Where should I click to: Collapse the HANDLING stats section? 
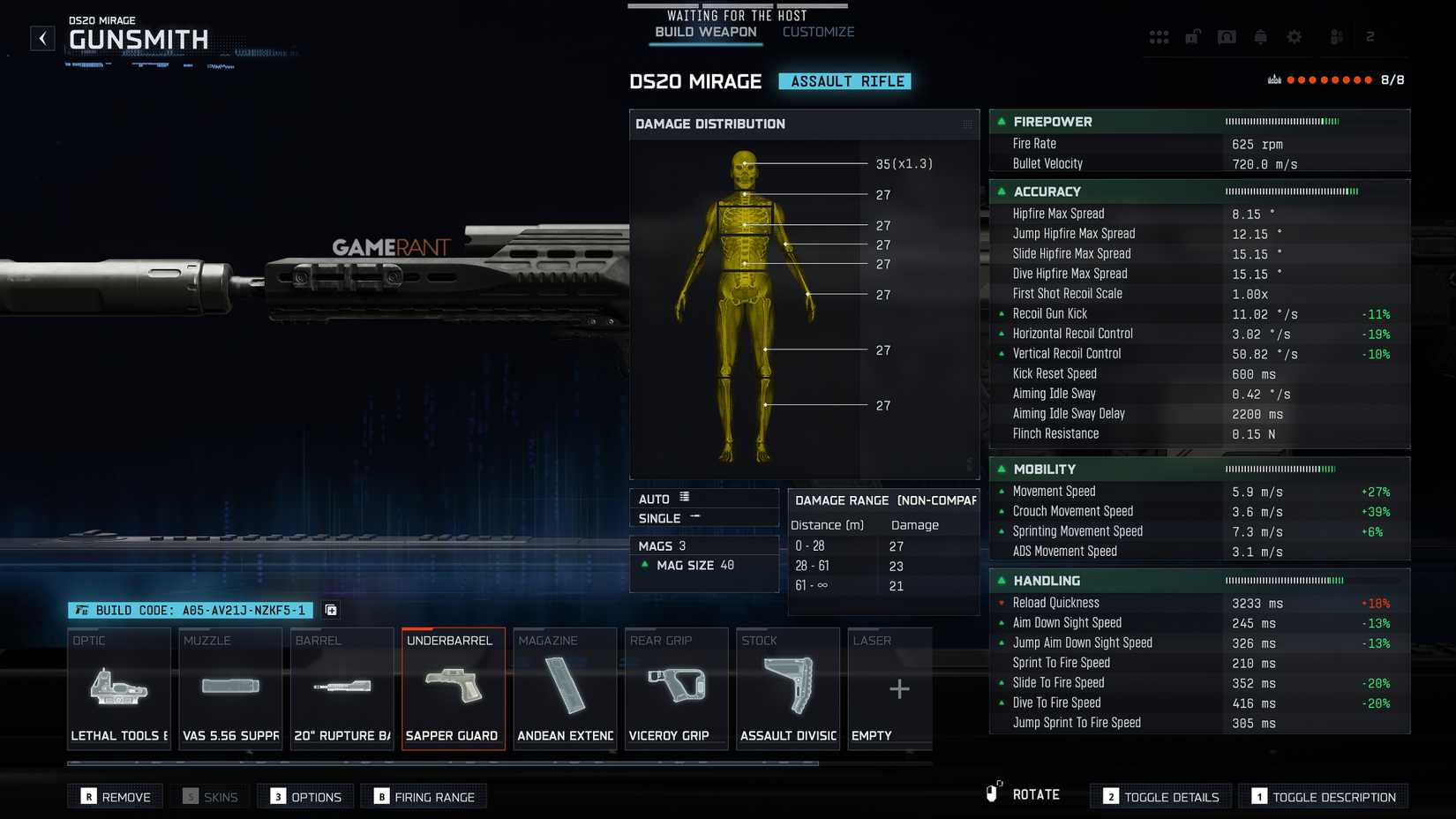coord(1001,581)
